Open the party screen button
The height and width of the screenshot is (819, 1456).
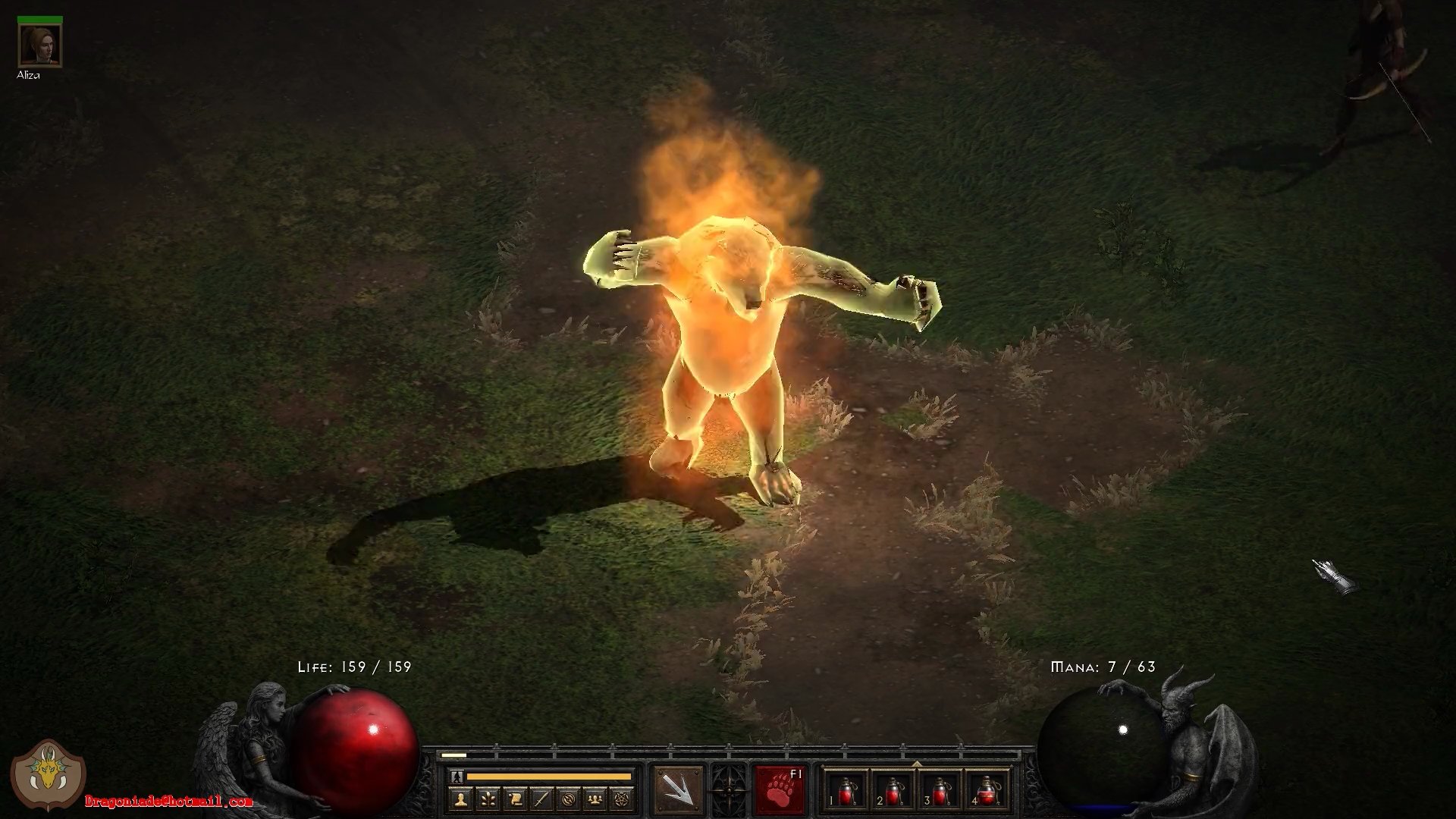point(596,799)
